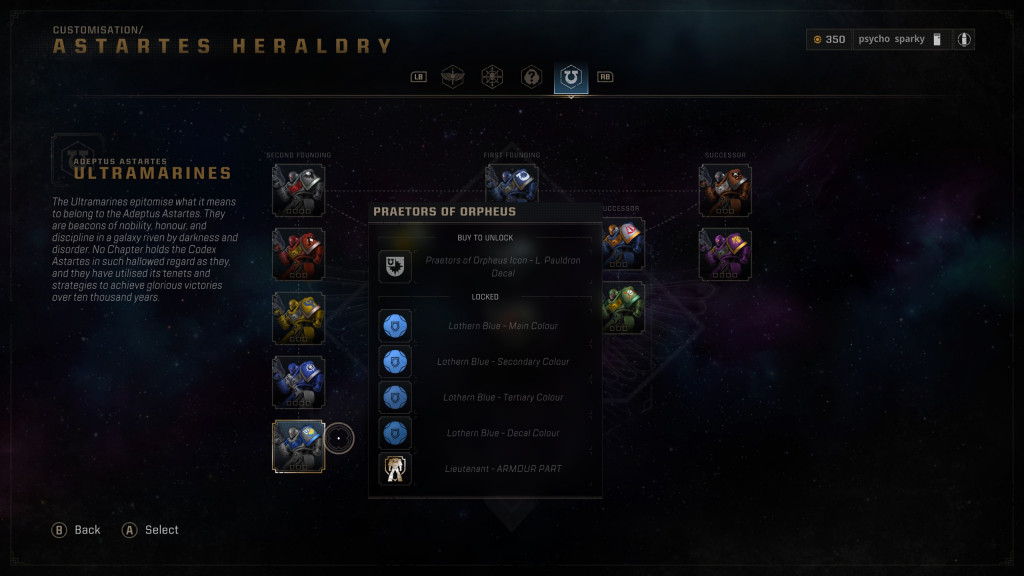Choose Lothern Blue Secondary Colour reward
Viewport: 1024px width, 576px height.
[x=395, y=362]
